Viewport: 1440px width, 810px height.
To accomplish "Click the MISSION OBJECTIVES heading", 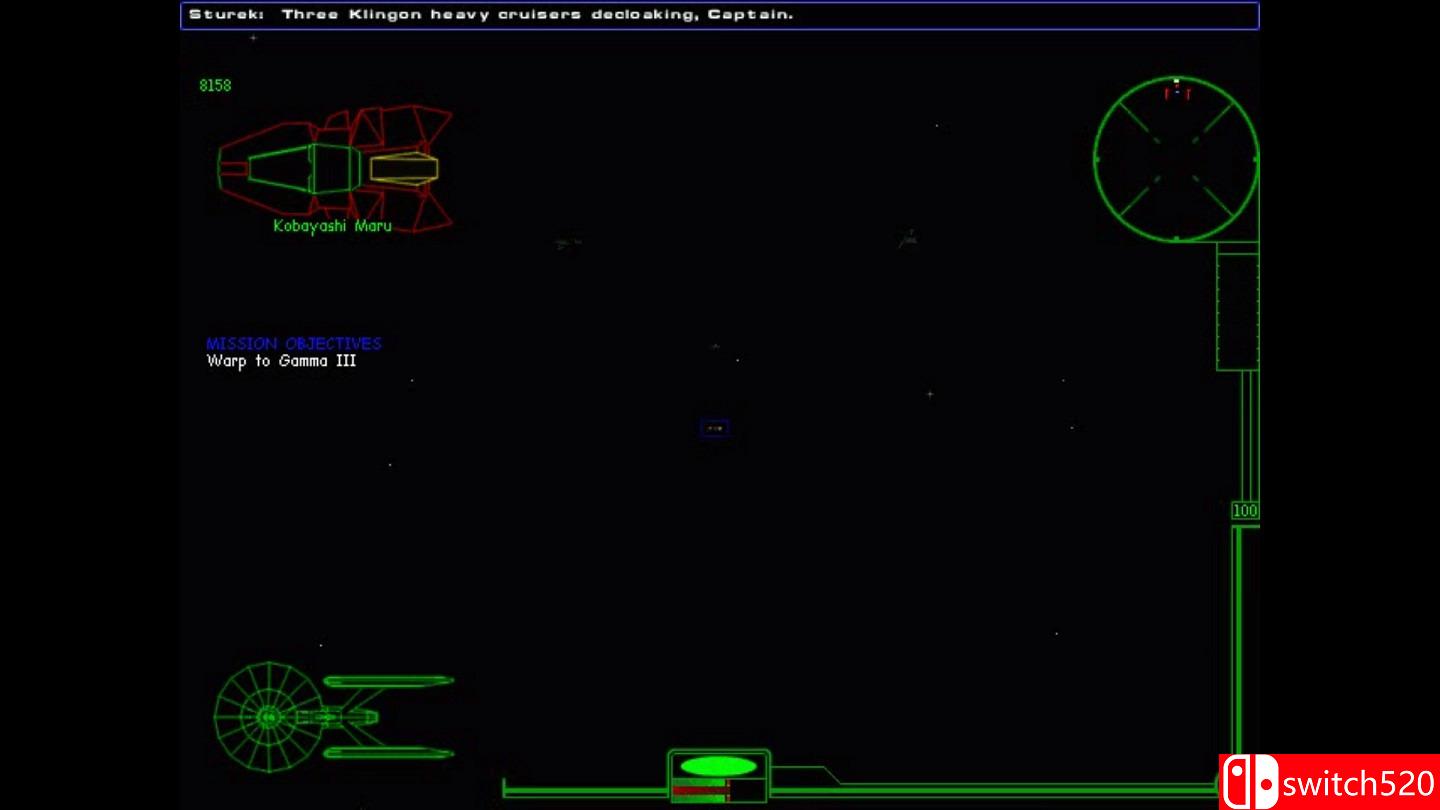I will pos(292,343).
